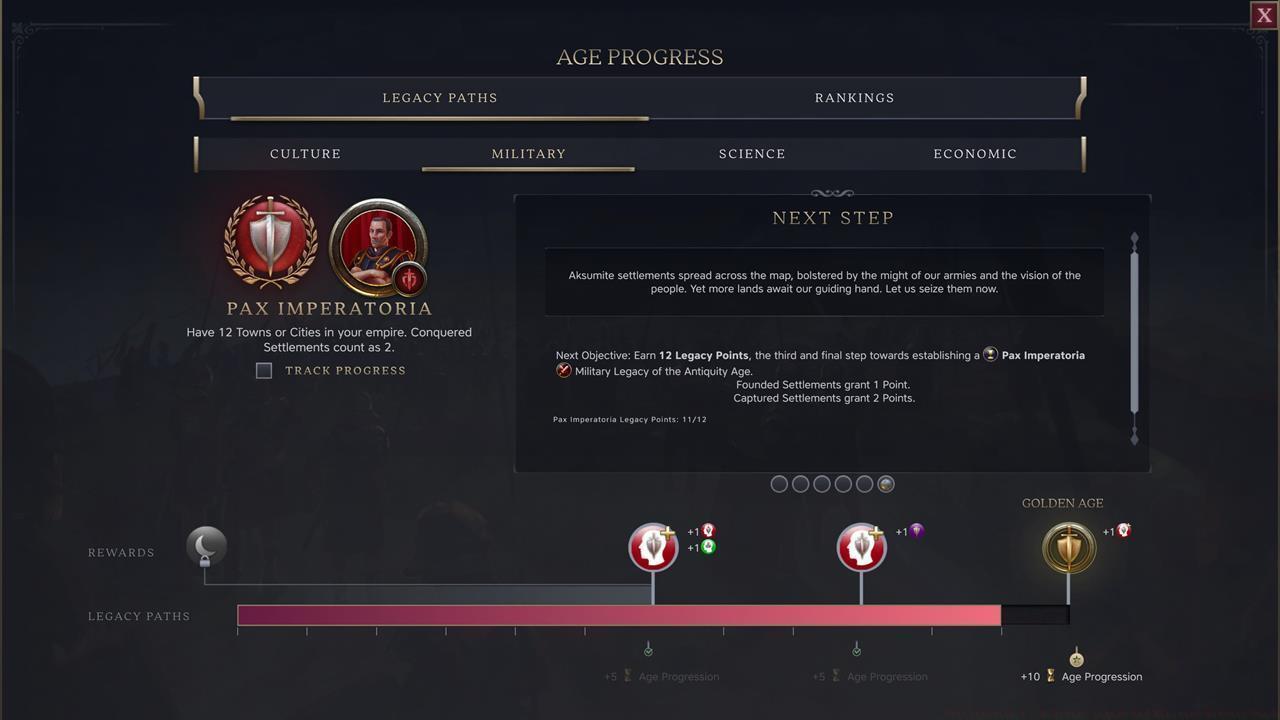Open the Economic legacy path
The width and height of the screenshot is (1280, 720).
(x=975, y=153)
